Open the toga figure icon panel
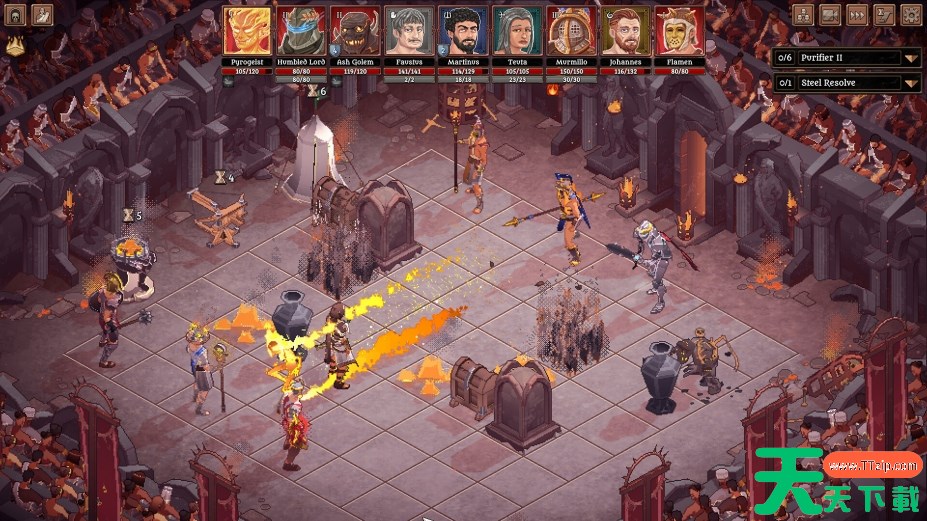The height and width of the screenshot is (521, 927). pyautogui.click(x=43, y=14)
